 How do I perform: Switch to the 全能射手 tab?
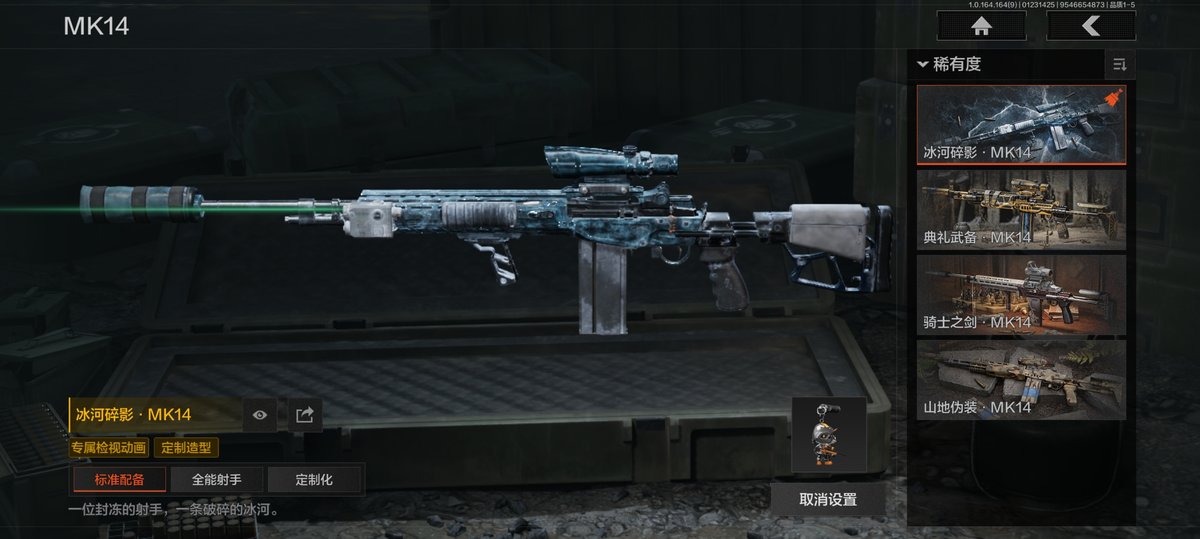point(216,480)
